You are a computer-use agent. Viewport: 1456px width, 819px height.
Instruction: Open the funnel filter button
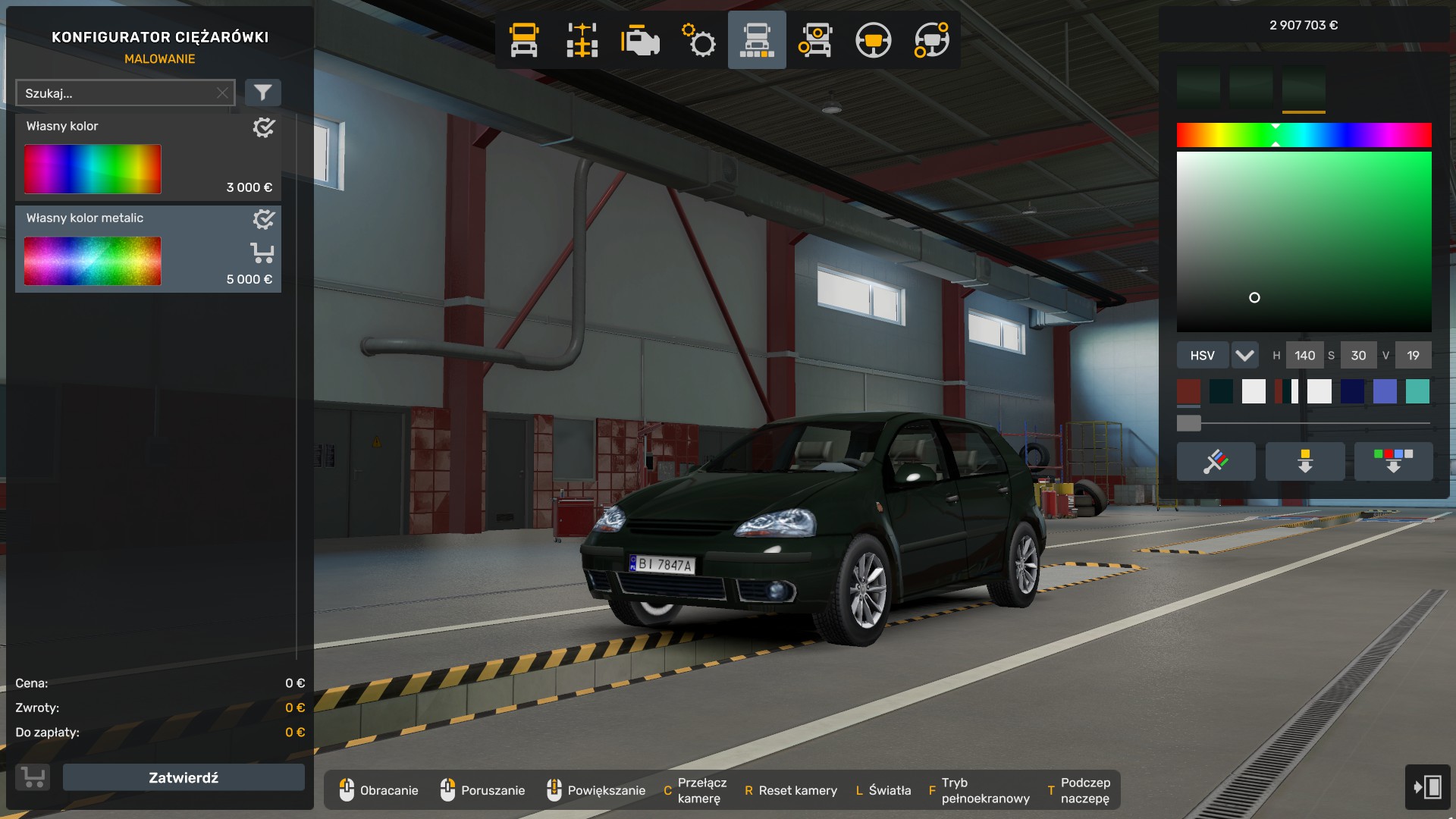(x=262, y=93)
